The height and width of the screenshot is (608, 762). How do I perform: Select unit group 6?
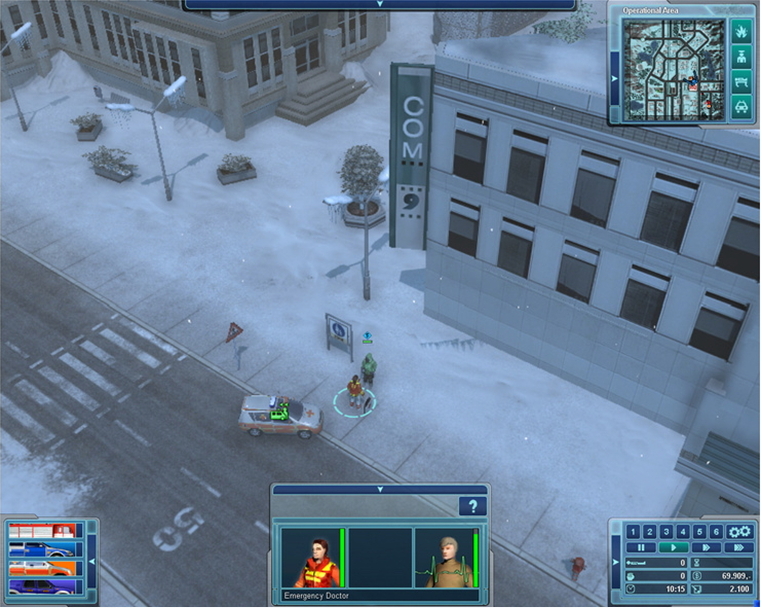[716, 532]
